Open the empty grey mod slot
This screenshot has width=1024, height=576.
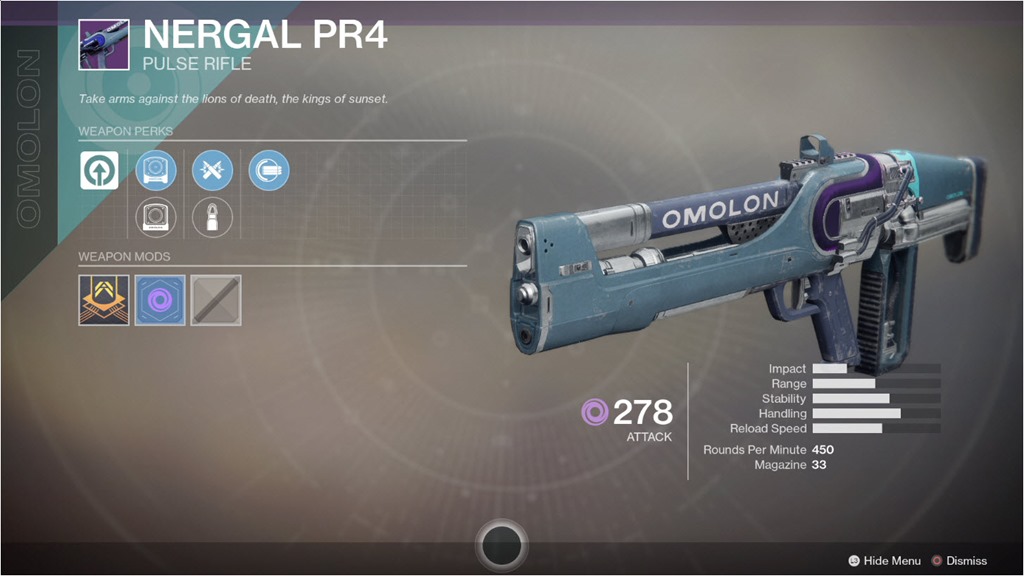click(216, 300)
